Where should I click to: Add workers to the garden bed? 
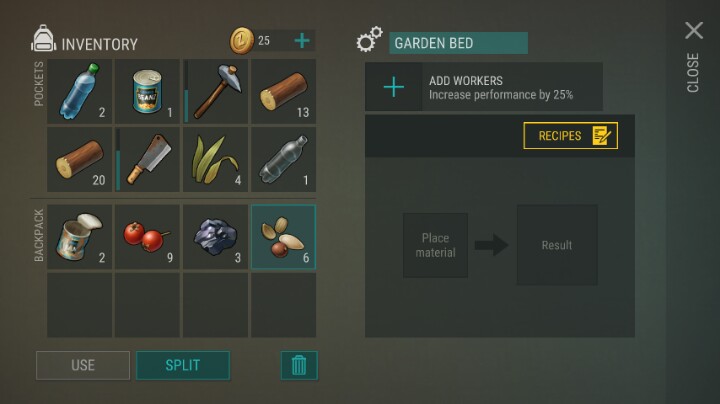coord(394,87)
